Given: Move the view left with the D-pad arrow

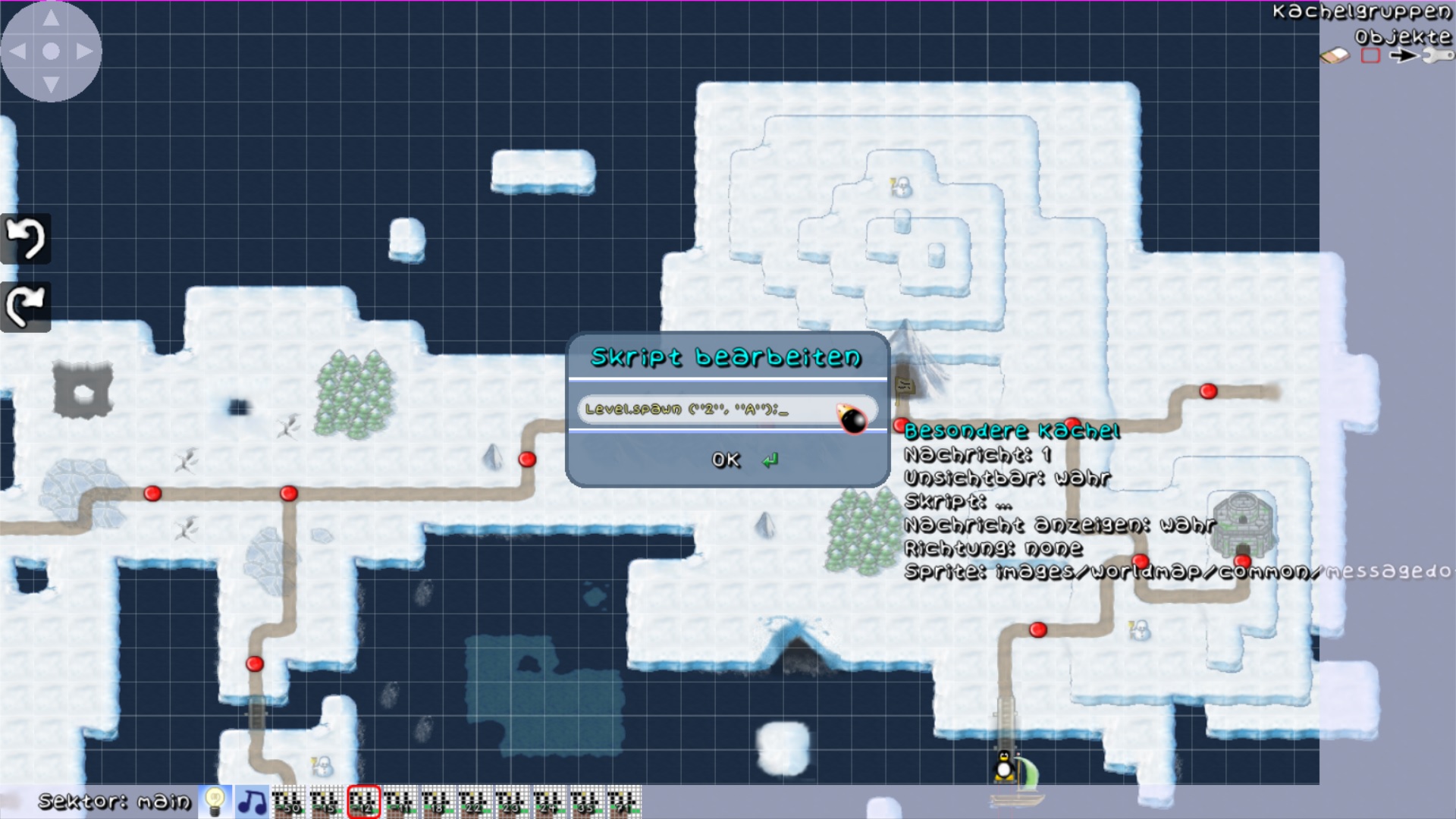Looking at the screenshot, I should click(18, 52).
